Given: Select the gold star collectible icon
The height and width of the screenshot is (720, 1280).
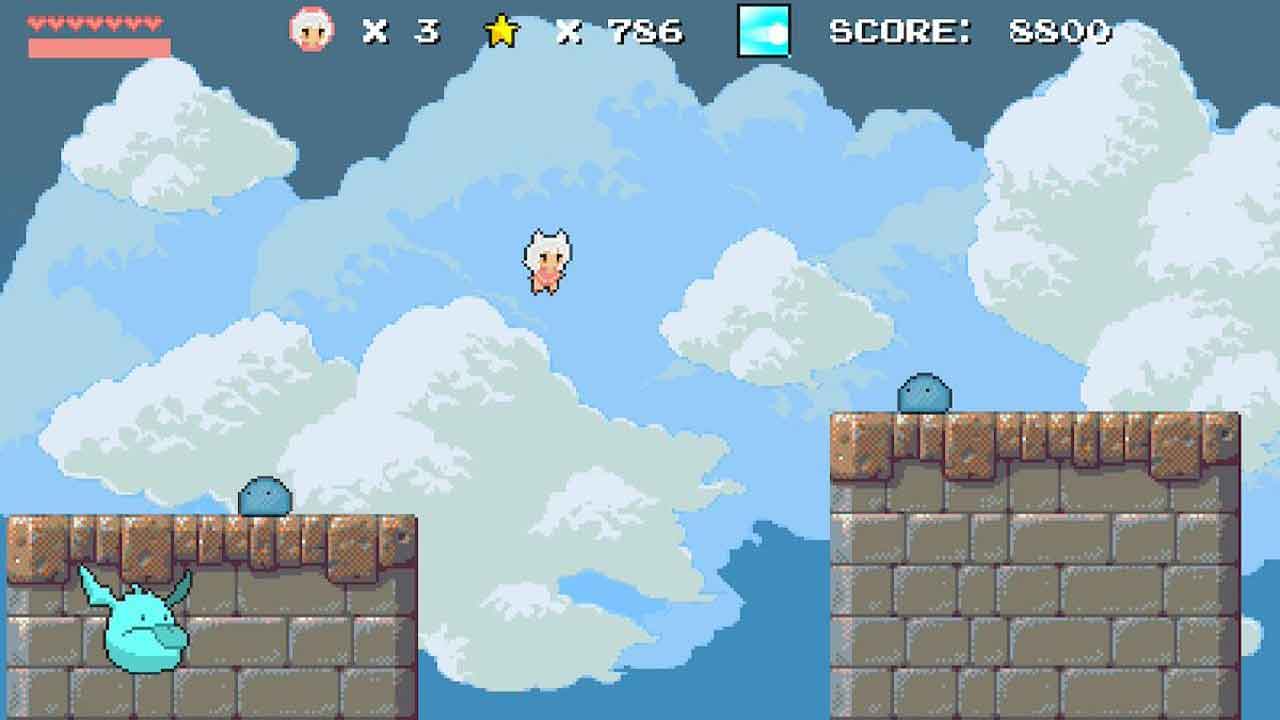Looking at the screenshot, I should (x=502, y=31).
